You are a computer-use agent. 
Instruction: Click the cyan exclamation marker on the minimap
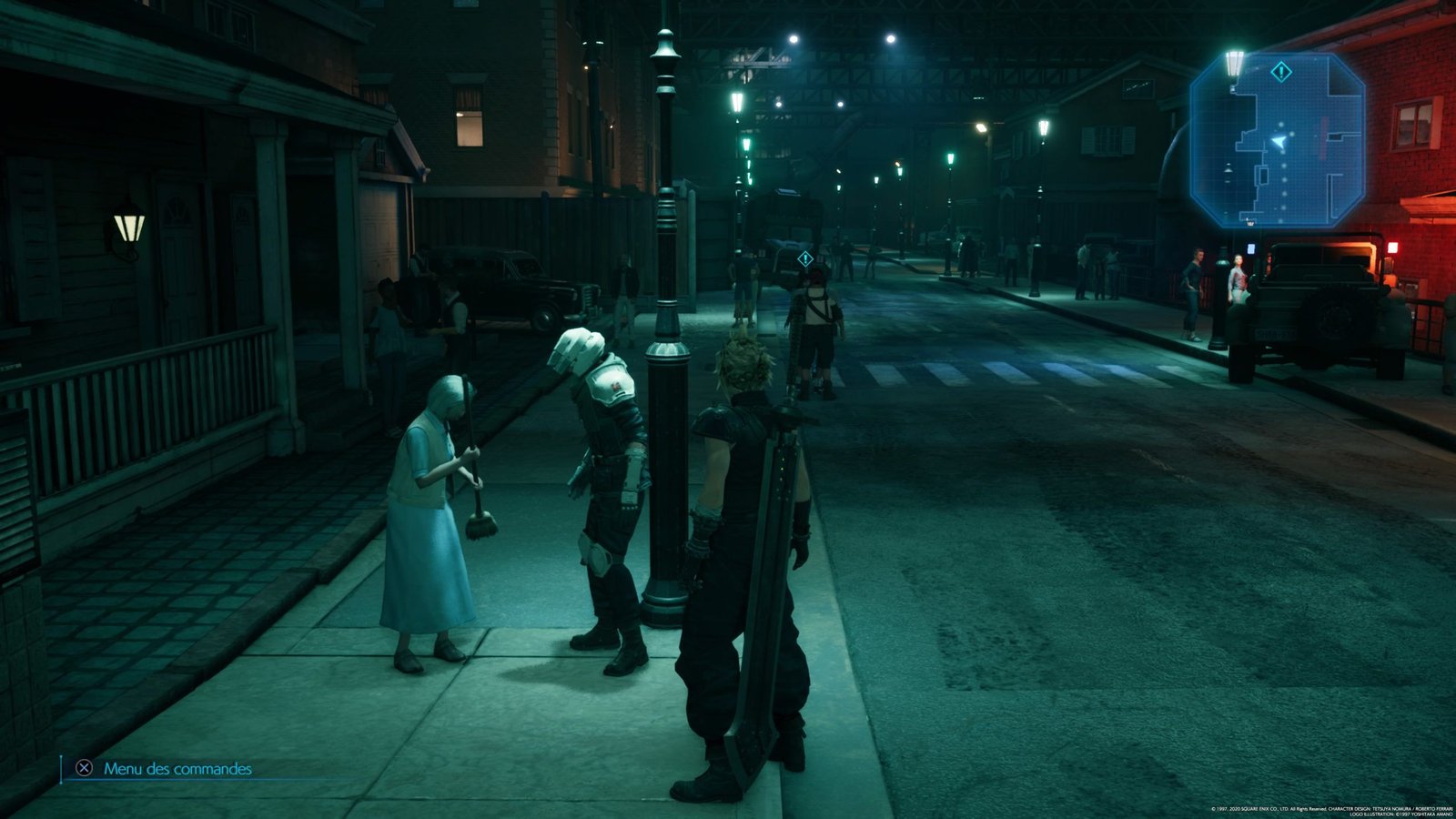(1280, 70)
